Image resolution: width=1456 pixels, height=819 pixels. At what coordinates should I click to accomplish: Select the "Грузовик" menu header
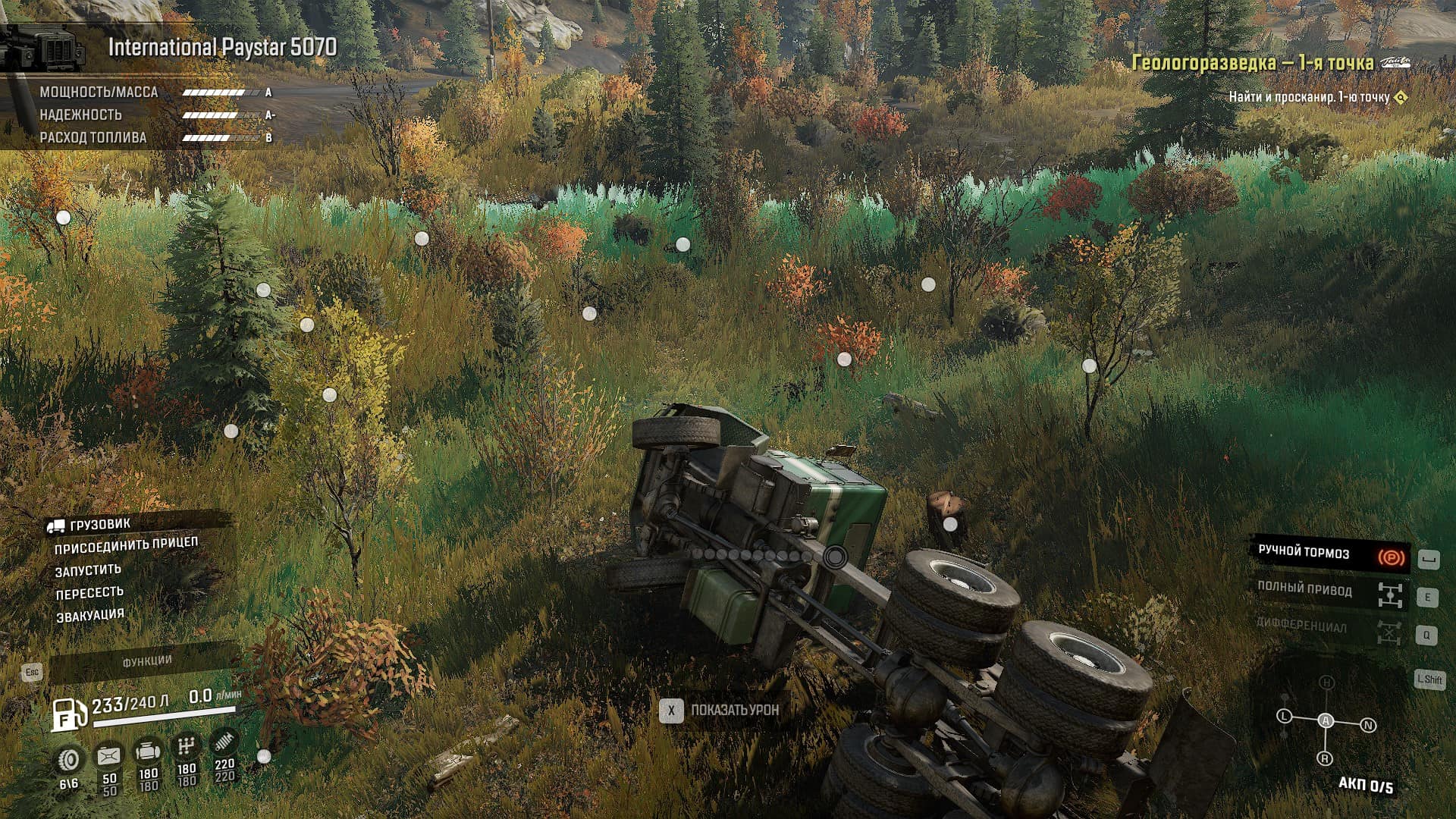coord(99,524)
